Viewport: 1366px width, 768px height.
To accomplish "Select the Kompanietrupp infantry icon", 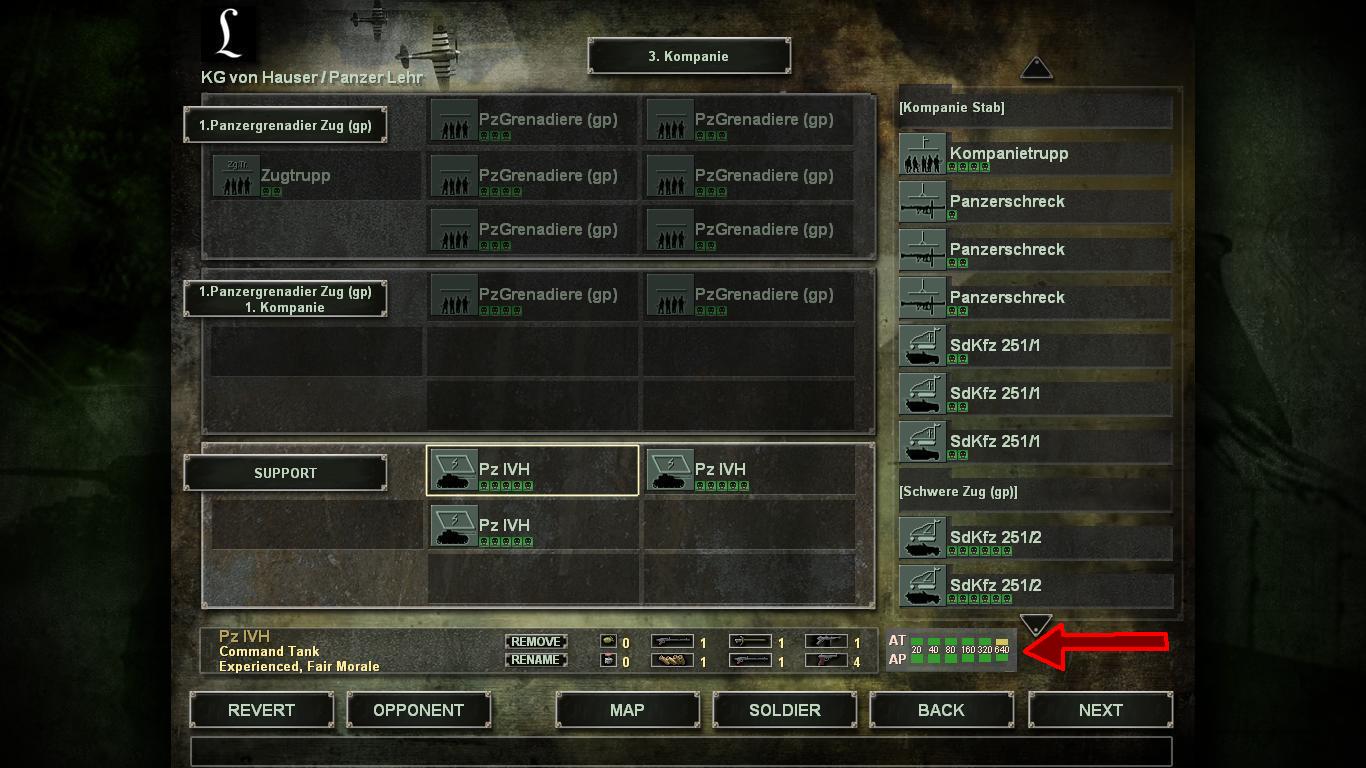I will [x=921, y=155].
